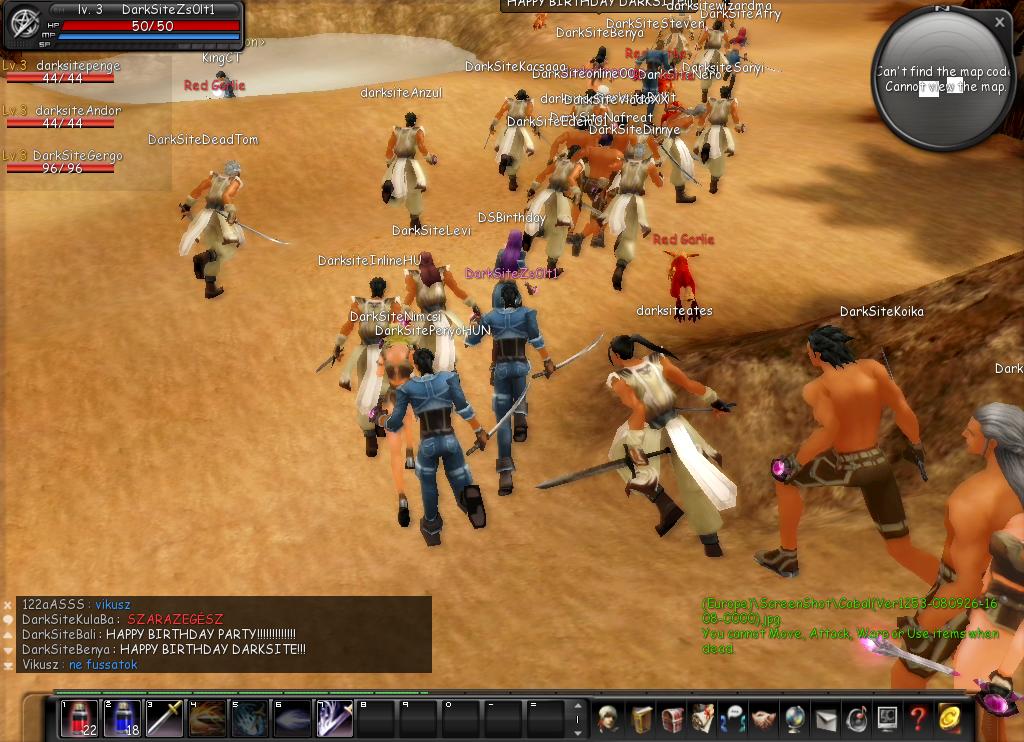Screen dimensions: 1024x742
Task: Click the class emblem in the player frame
Action: tap(23, 24)
